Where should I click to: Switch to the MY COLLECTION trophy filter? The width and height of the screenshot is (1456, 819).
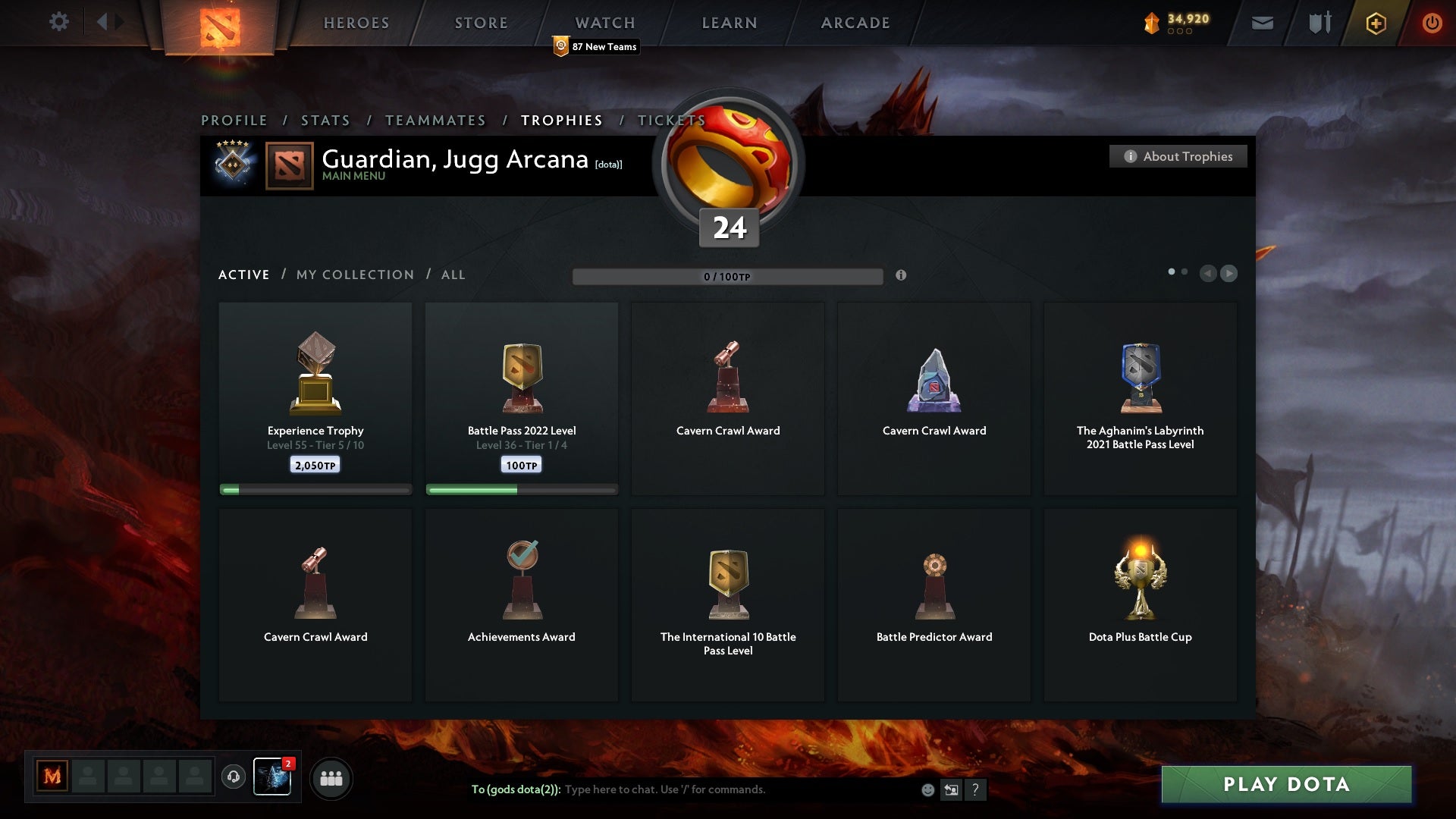point(354,275)
